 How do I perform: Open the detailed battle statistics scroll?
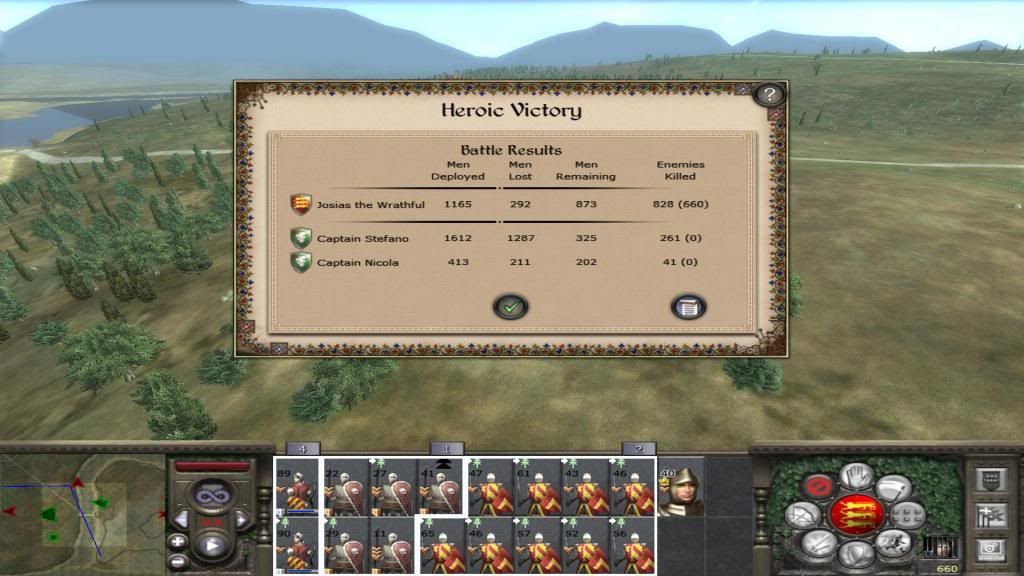pyautogui.click(x=688, y=307)
